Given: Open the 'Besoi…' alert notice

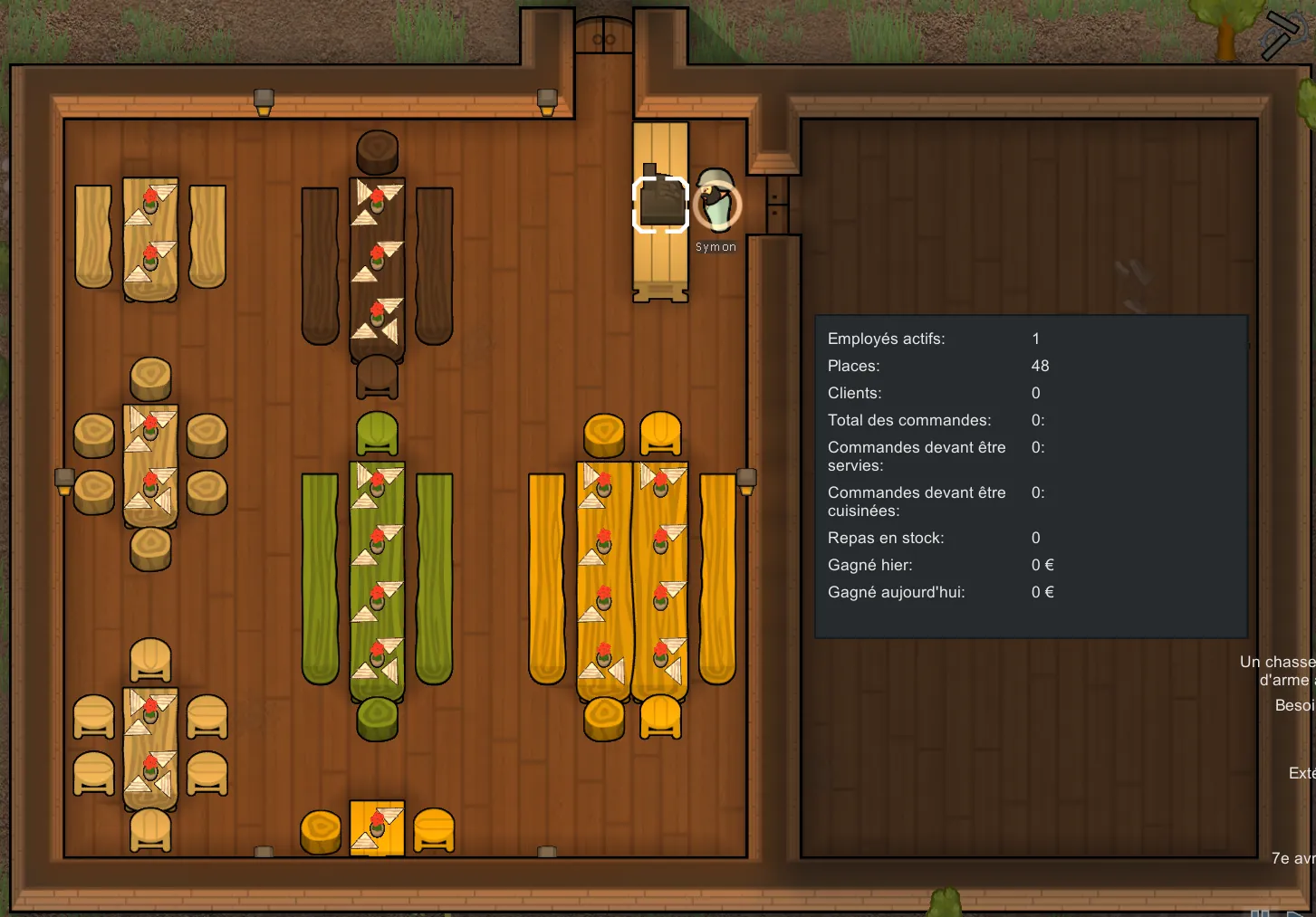Looking at the screenshot, I should click(x=1295, y=705).
